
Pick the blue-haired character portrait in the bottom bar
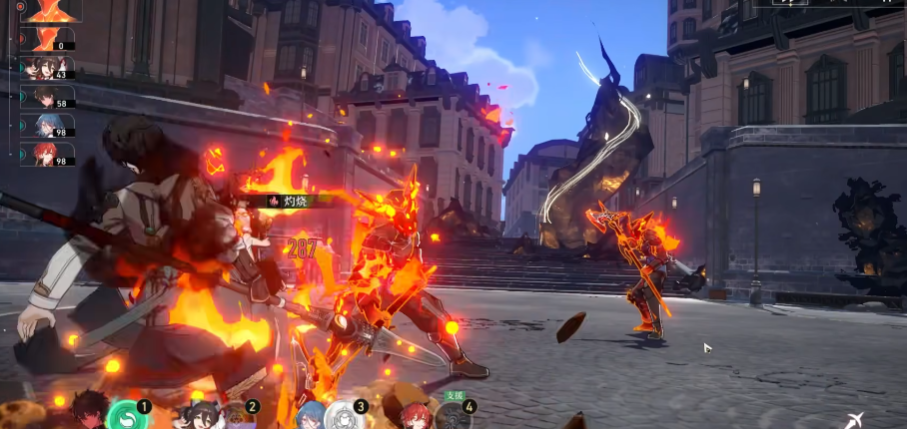[x=308, y=415]
